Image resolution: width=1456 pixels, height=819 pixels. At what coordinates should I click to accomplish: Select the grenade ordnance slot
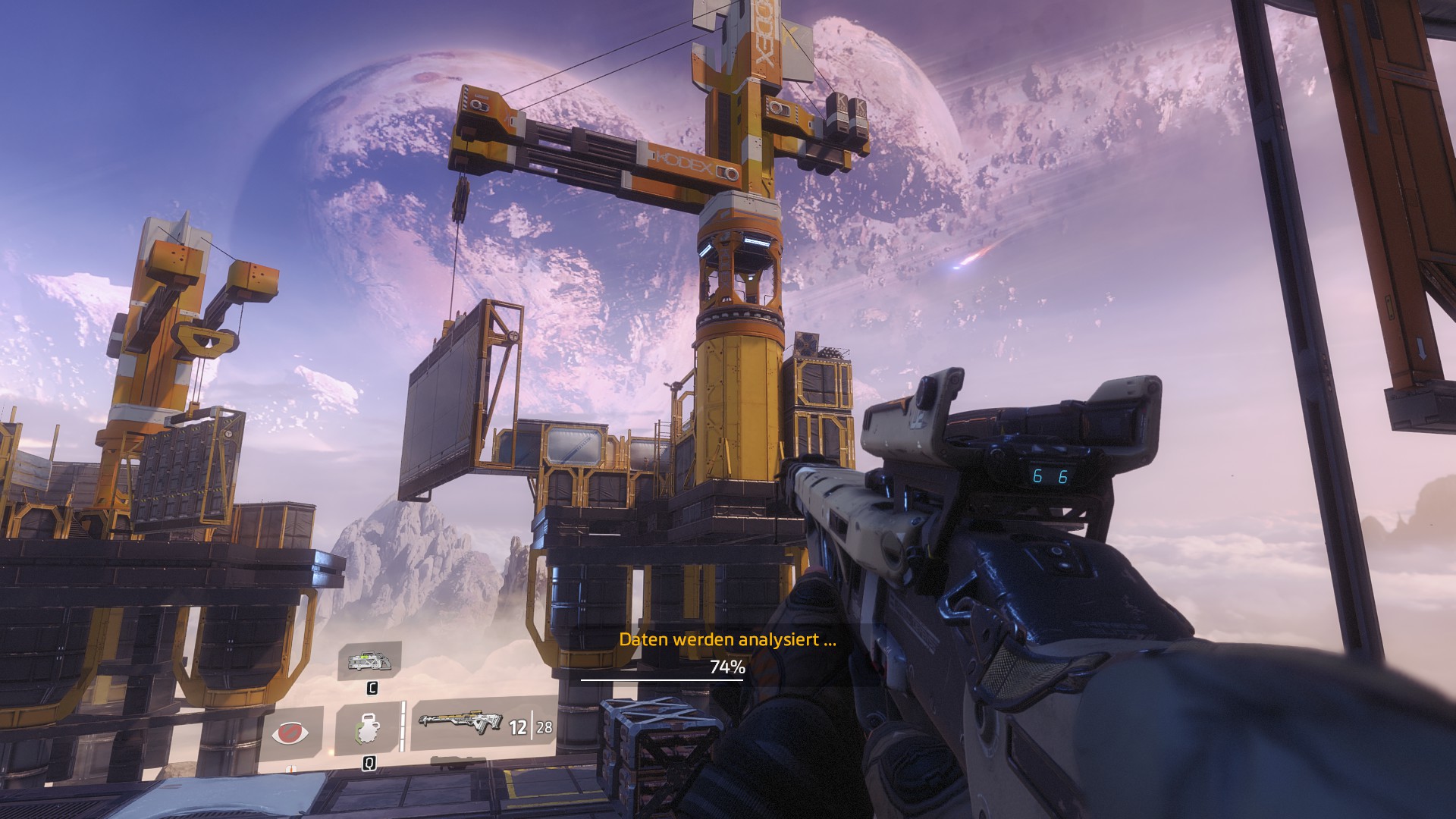click(x=367, y=728)
